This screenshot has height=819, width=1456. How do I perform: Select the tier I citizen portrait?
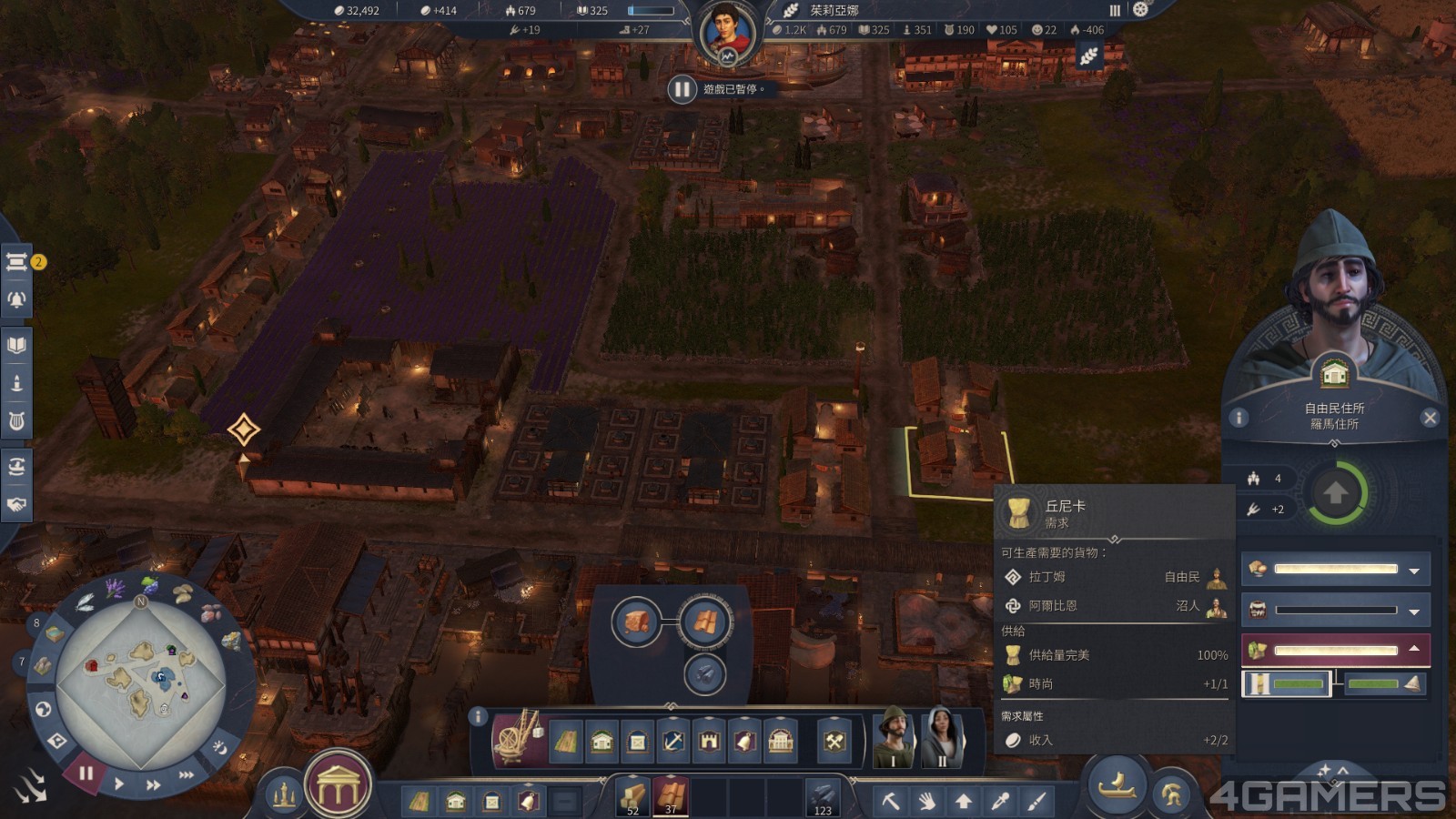[895, 737]
